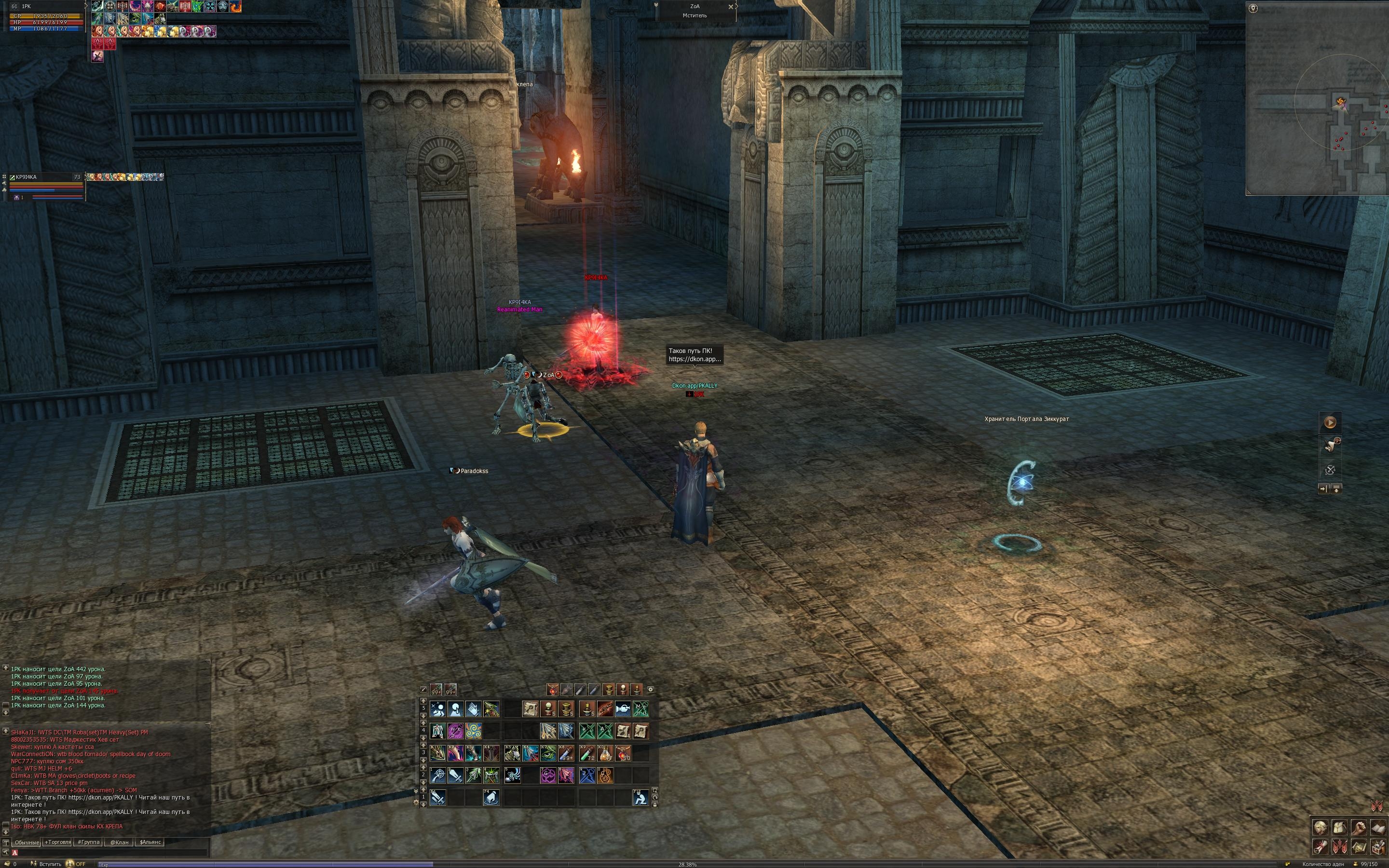This screenshot has height=868, width=1389.
Task: Open the character portrait menu icon
Action: click(x=1321, y=828)
